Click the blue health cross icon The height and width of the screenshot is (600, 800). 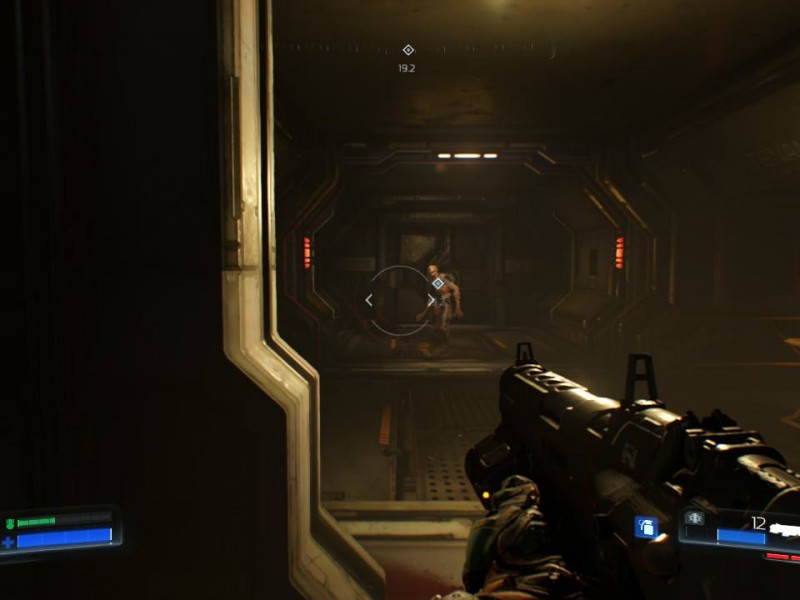(9, 541)
